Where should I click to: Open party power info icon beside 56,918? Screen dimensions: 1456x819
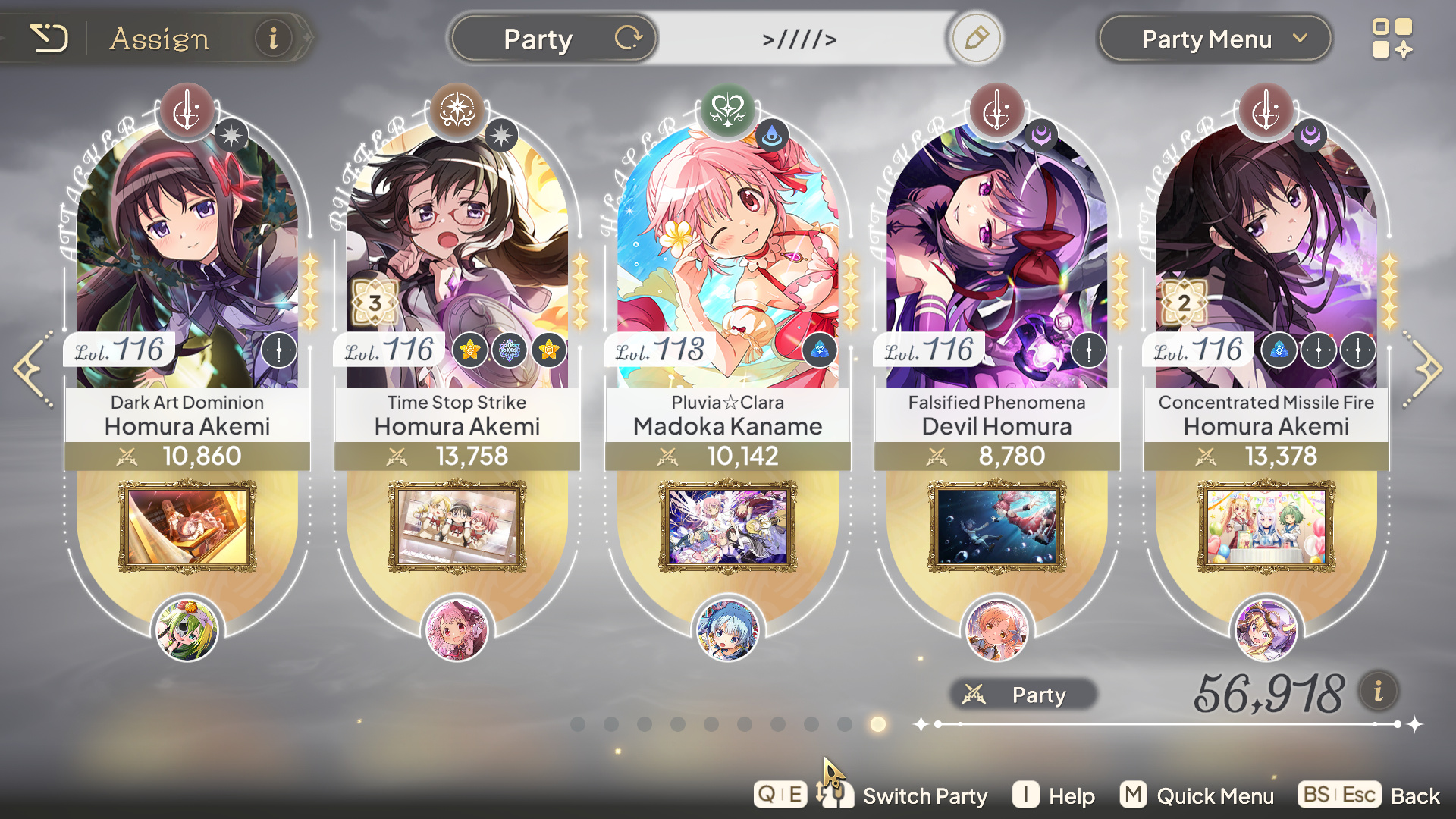click(x=1378, y=692)
